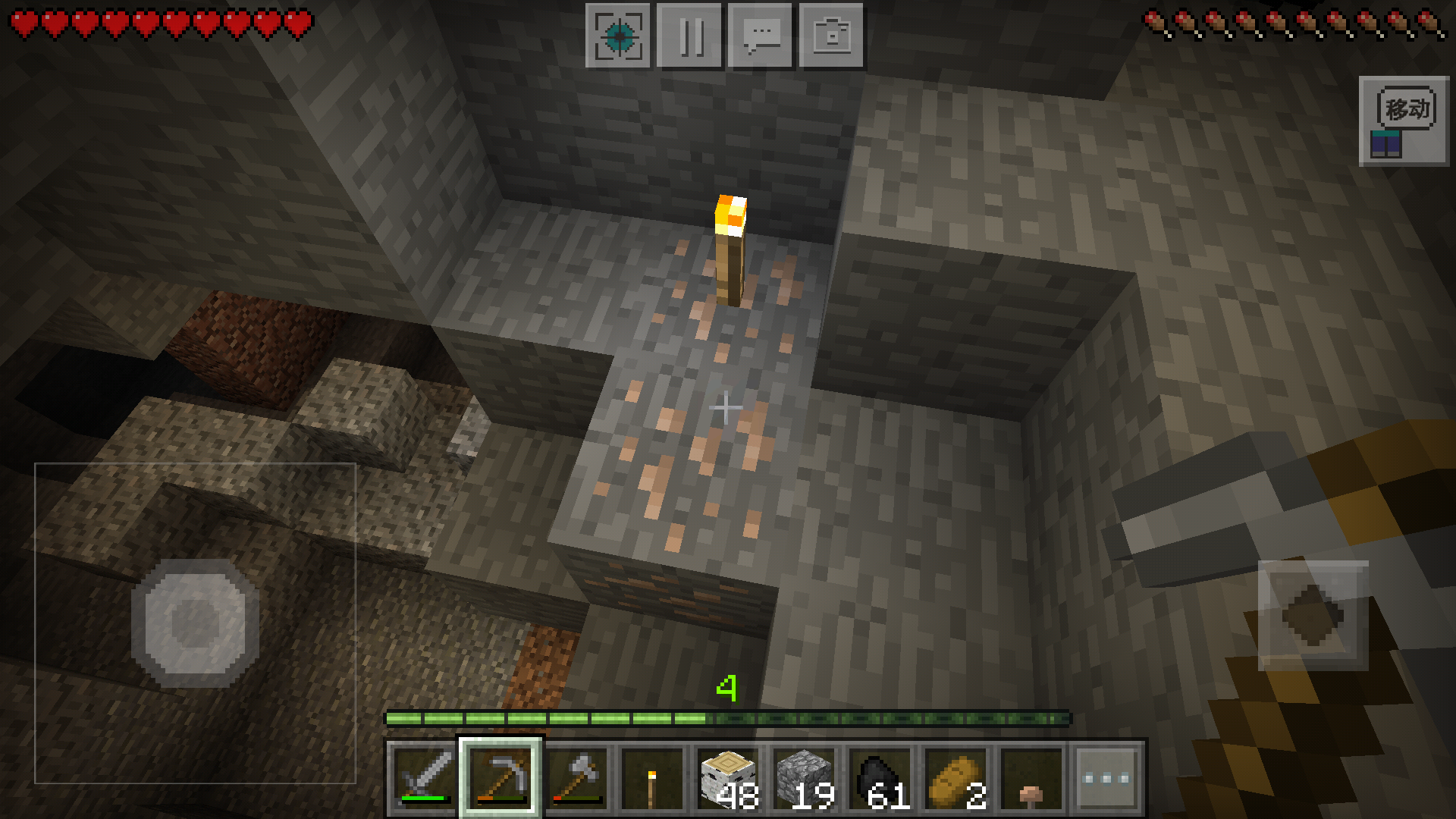The image size is (1456, 819).
Task: Open inventory via the three-dots button
Action: tap(1107, 779)
